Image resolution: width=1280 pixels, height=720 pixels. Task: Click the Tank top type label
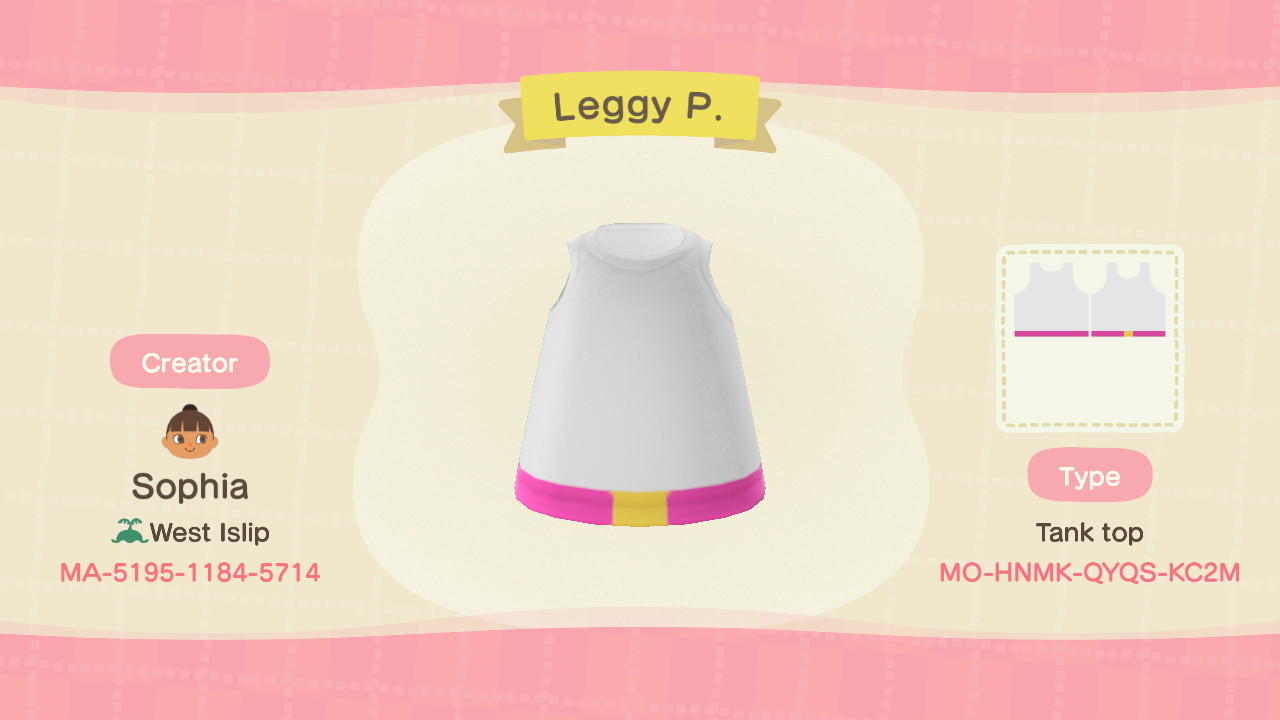(x=1089, y=532)
